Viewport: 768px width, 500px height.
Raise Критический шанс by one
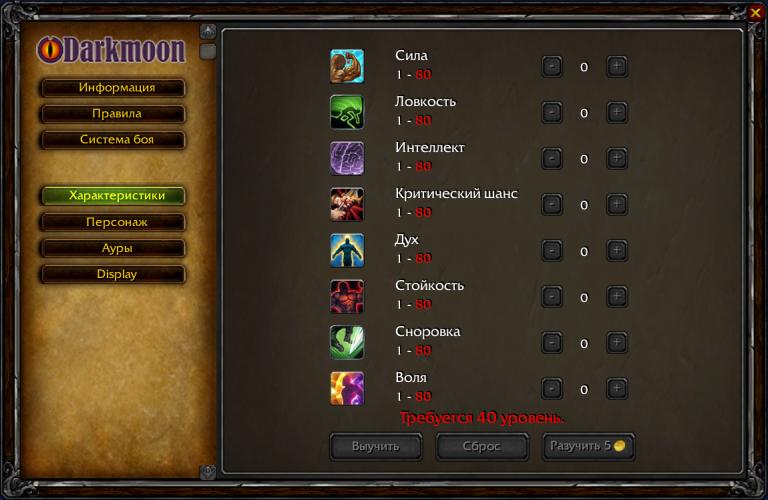(x=617, y=205)
